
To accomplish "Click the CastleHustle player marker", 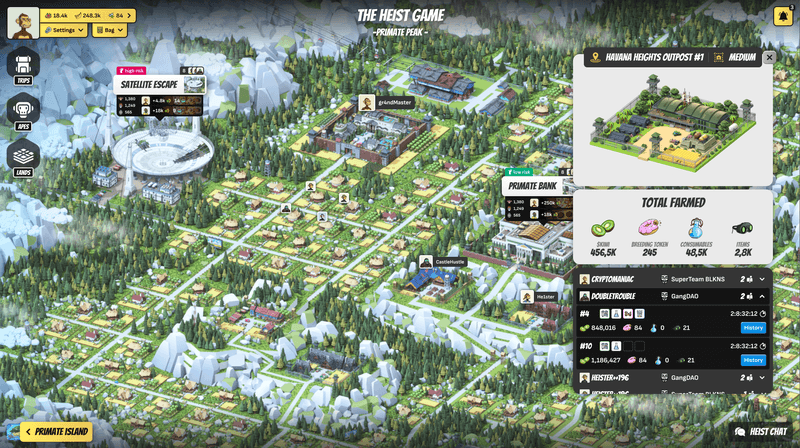I will pyautogui.click(x=426, y=262).
